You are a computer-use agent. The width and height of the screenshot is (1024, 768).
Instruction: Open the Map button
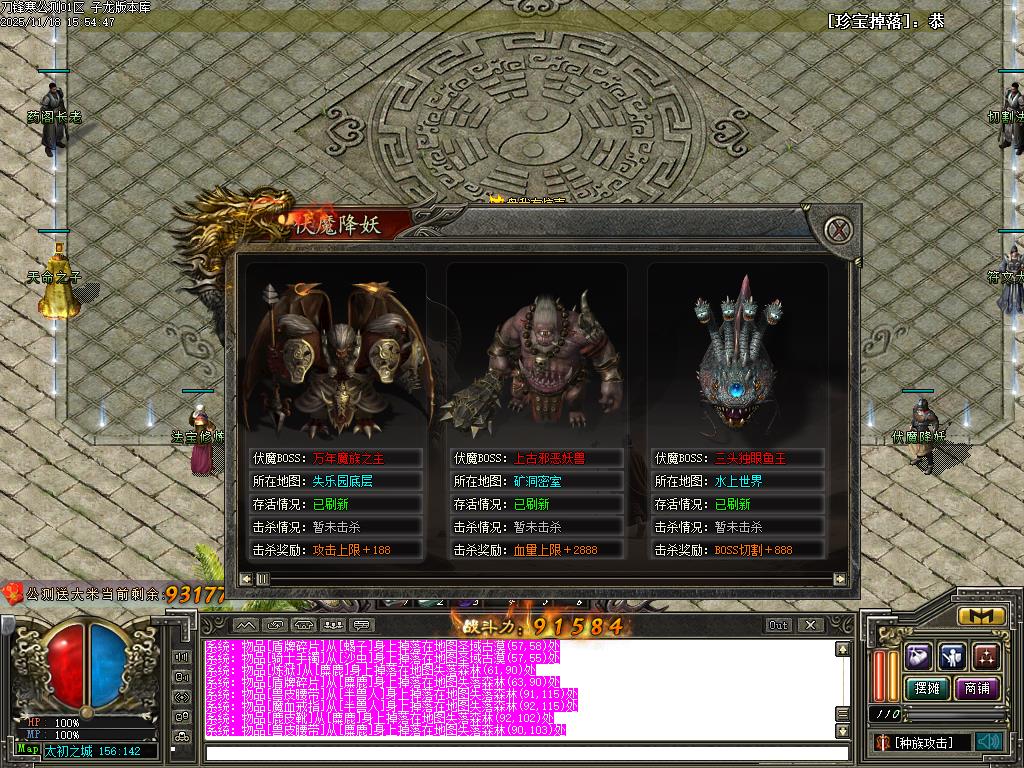point(28,749)
